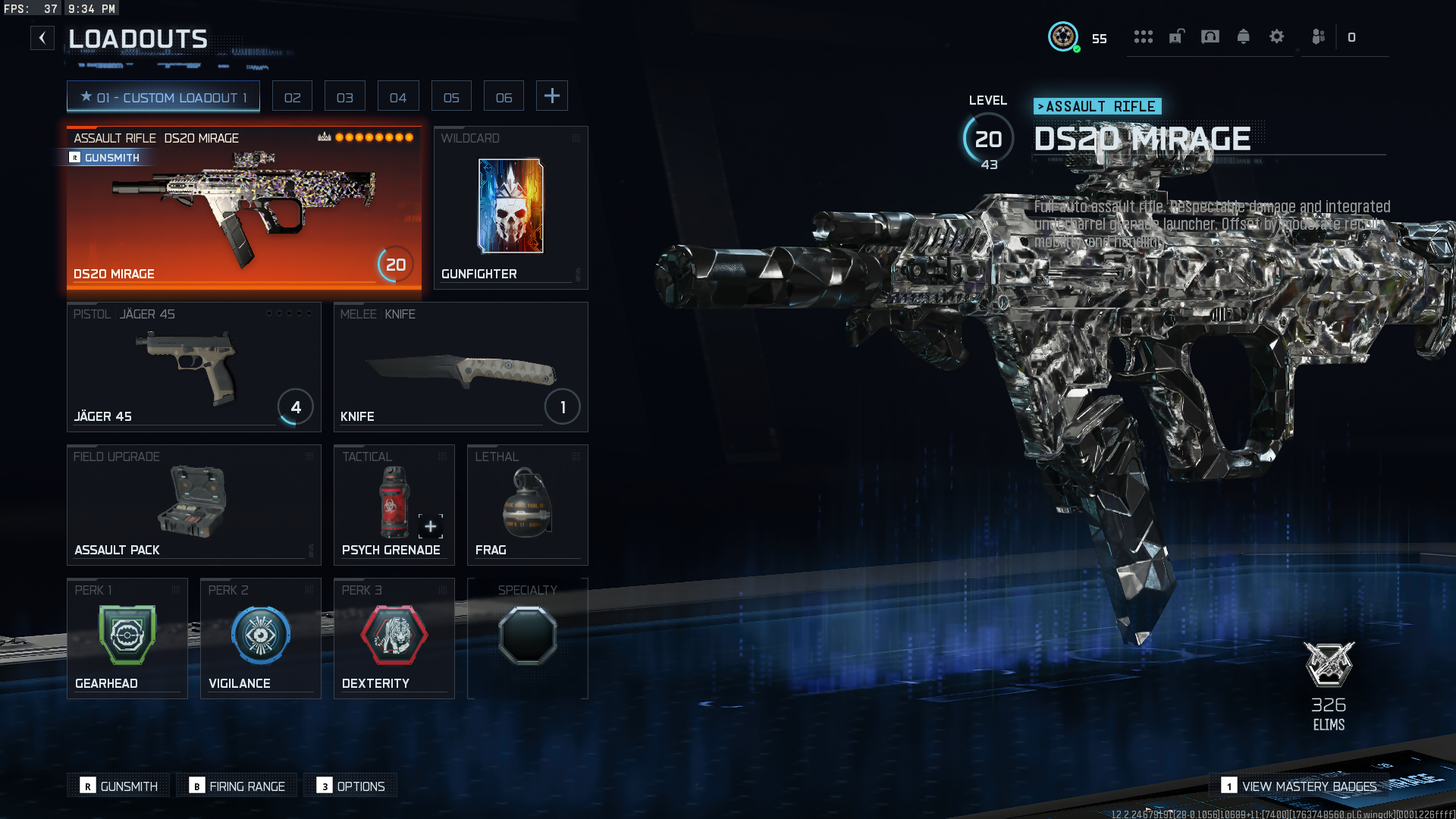Open notifications with the bell icon
The width and height of the screenshot is (1456, 819).
[1244, 36]
